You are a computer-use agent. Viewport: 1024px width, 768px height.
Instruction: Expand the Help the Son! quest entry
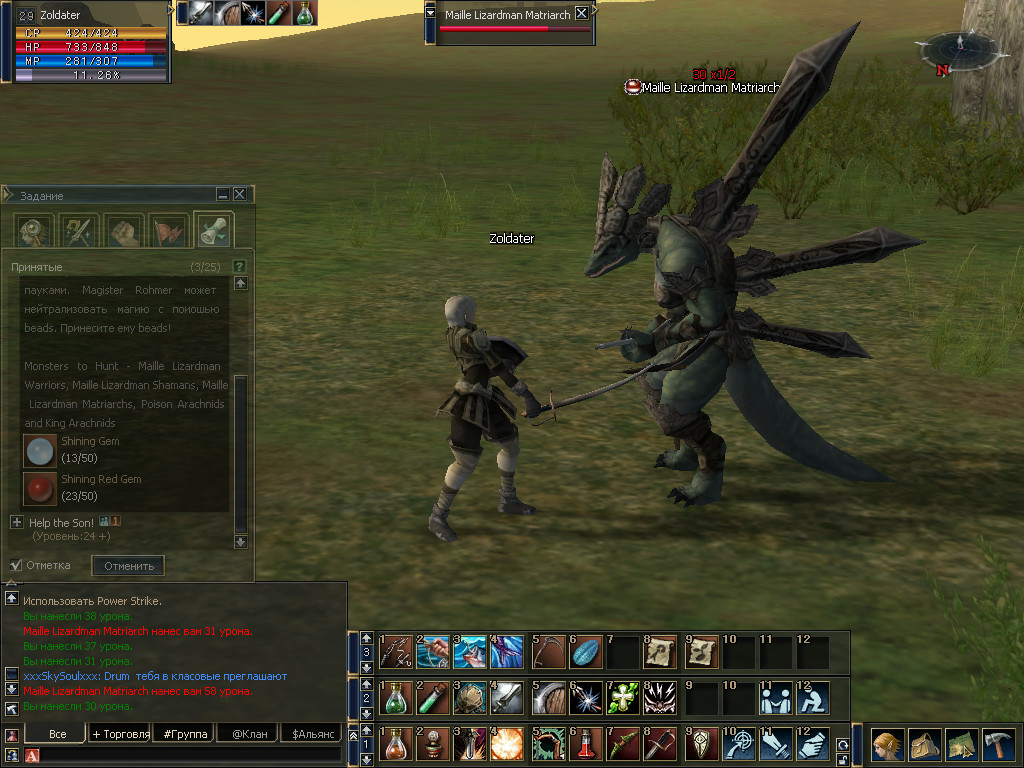tap(16, 522)
